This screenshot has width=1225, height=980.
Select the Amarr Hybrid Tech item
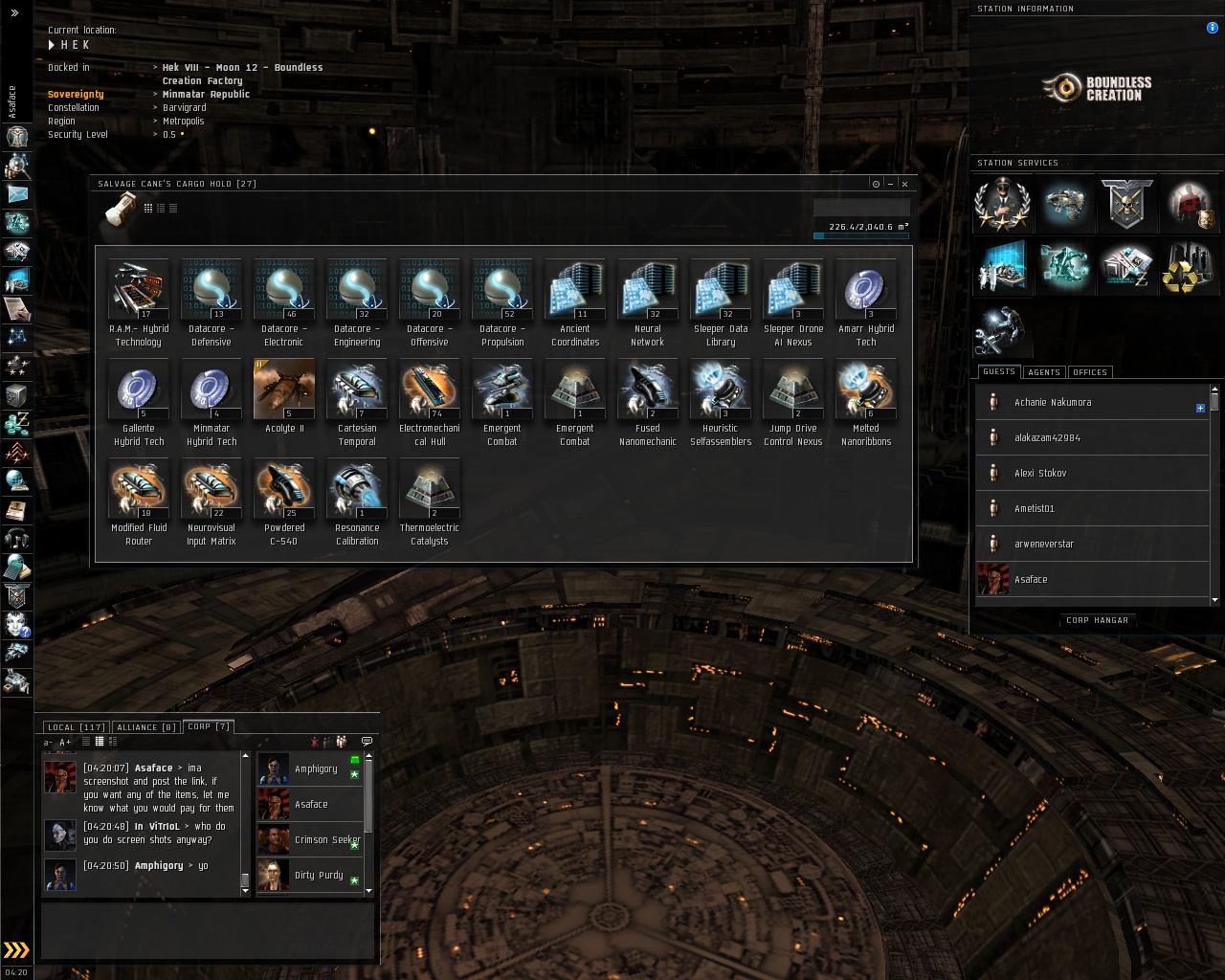[866, 289]
